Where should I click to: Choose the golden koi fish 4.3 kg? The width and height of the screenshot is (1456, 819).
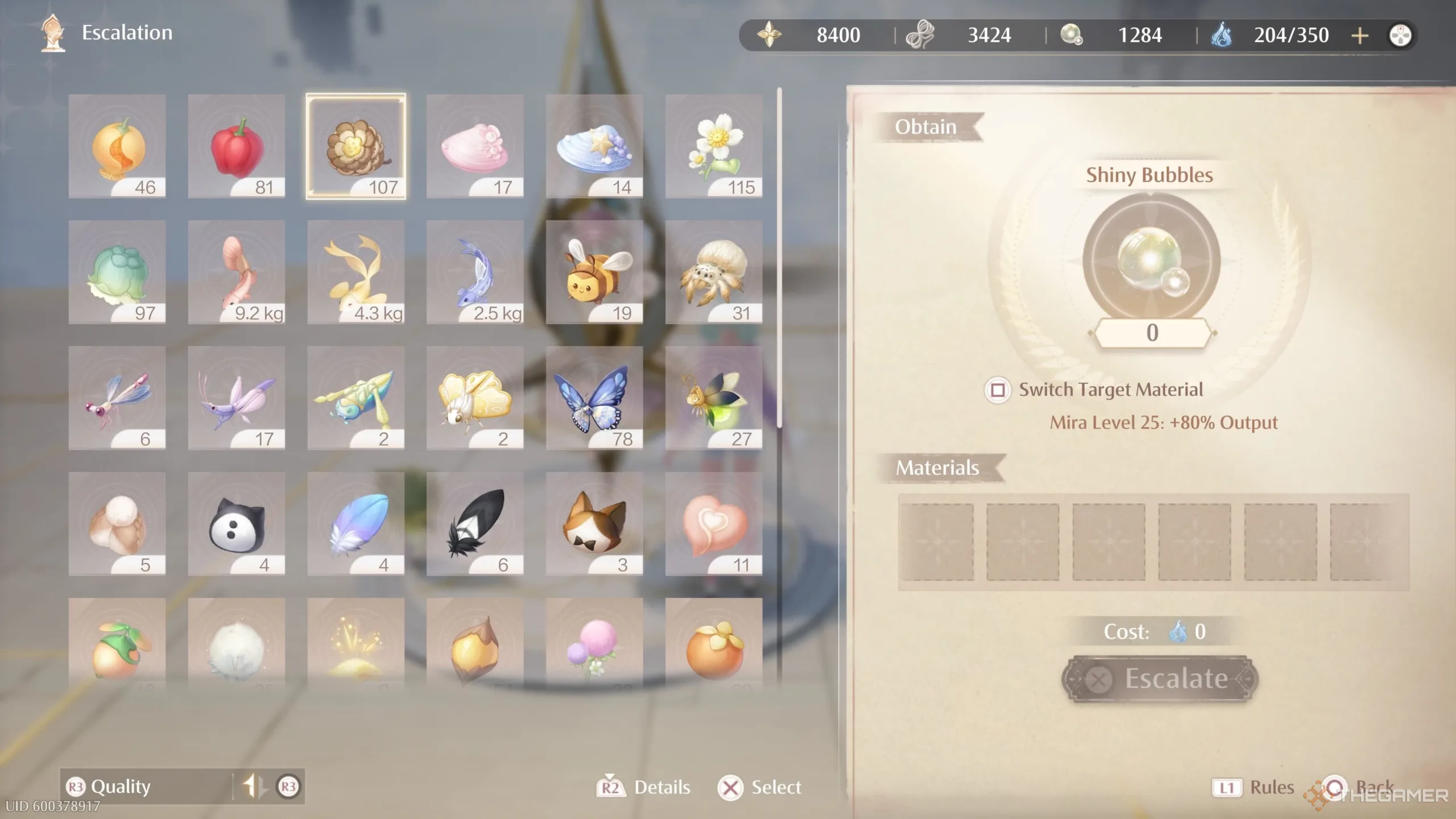(x=356, y=272)
